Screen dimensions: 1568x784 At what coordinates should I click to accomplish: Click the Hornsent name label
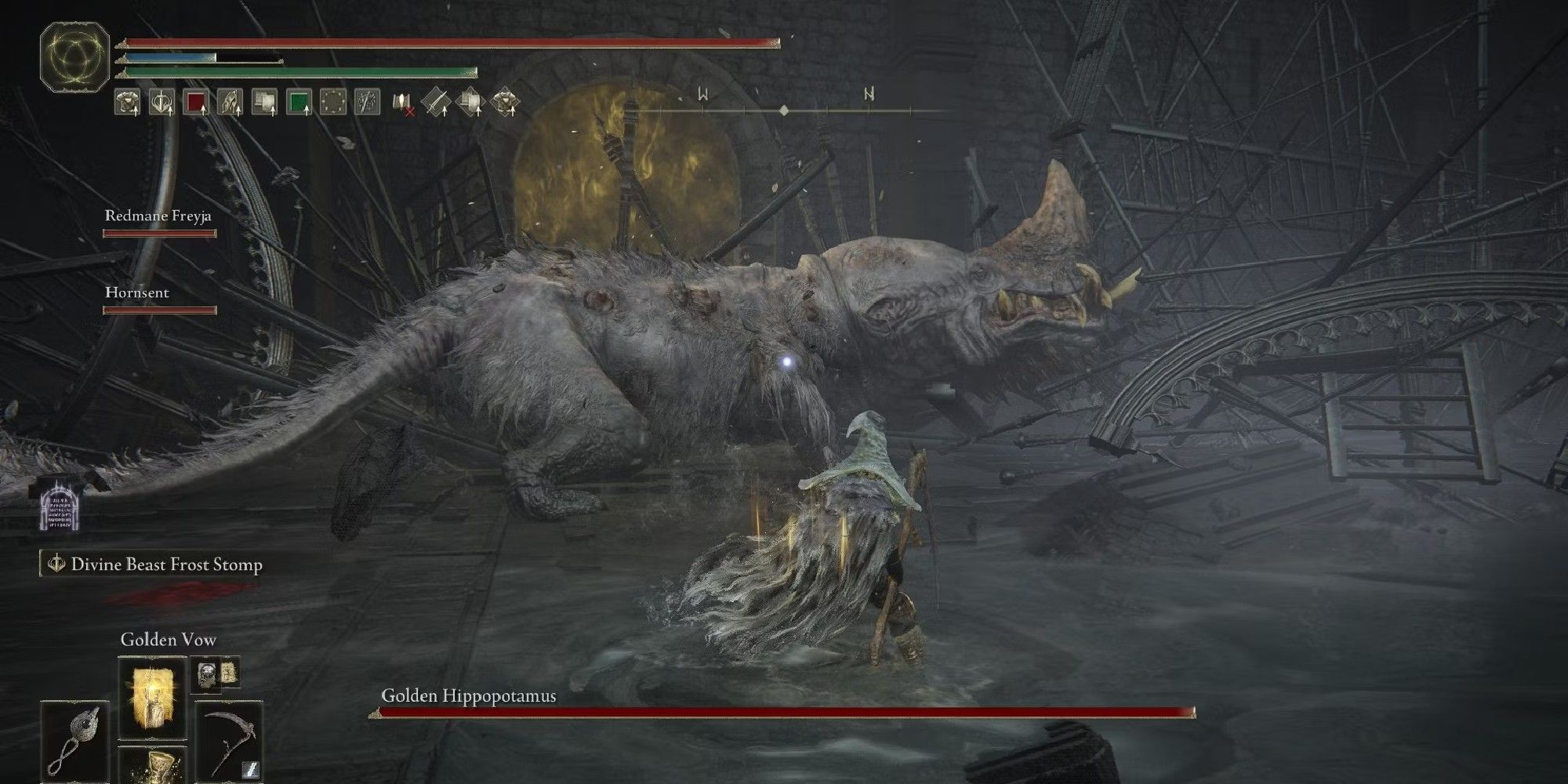pos(136,292)
